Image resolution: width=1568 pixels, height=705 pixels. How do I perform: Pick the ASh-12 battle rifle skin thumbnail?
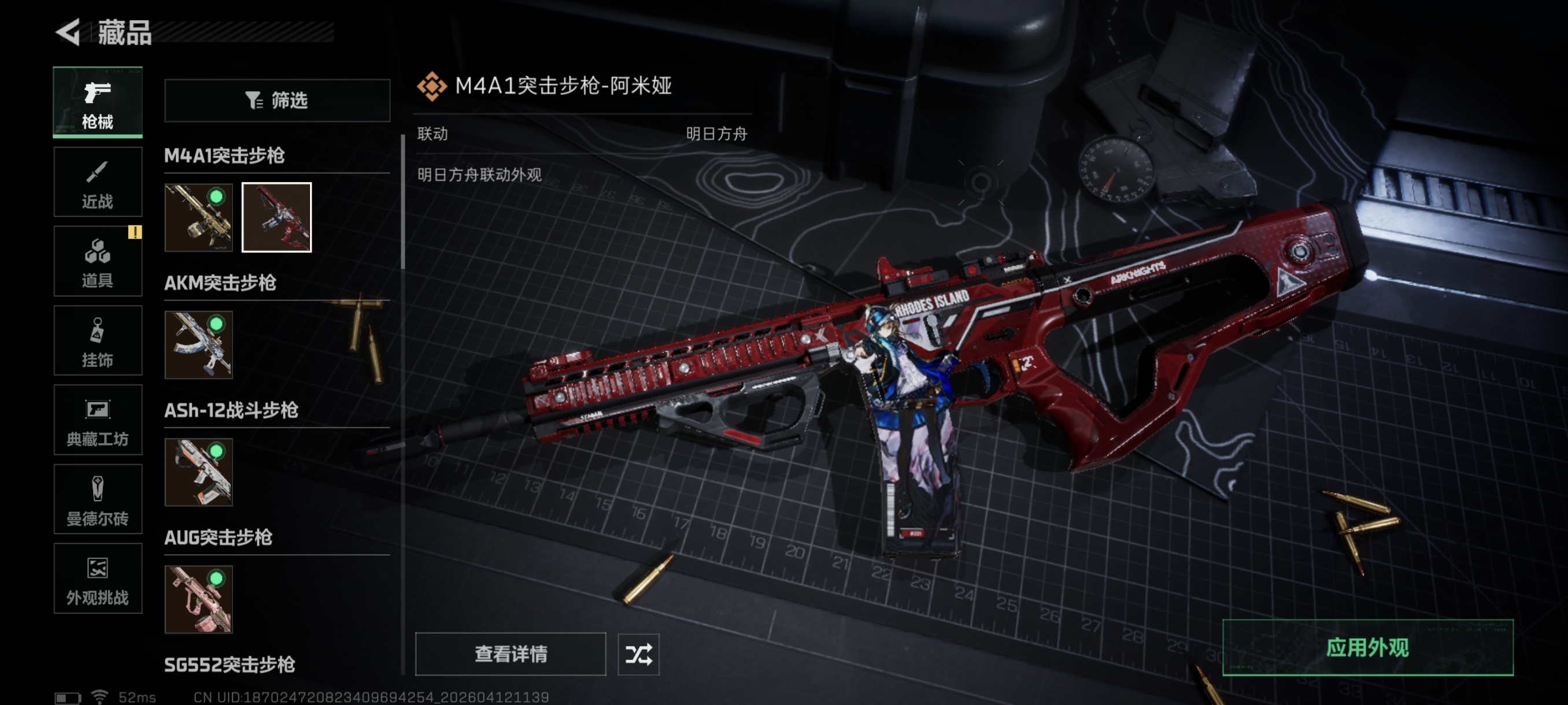click(198, 472)
